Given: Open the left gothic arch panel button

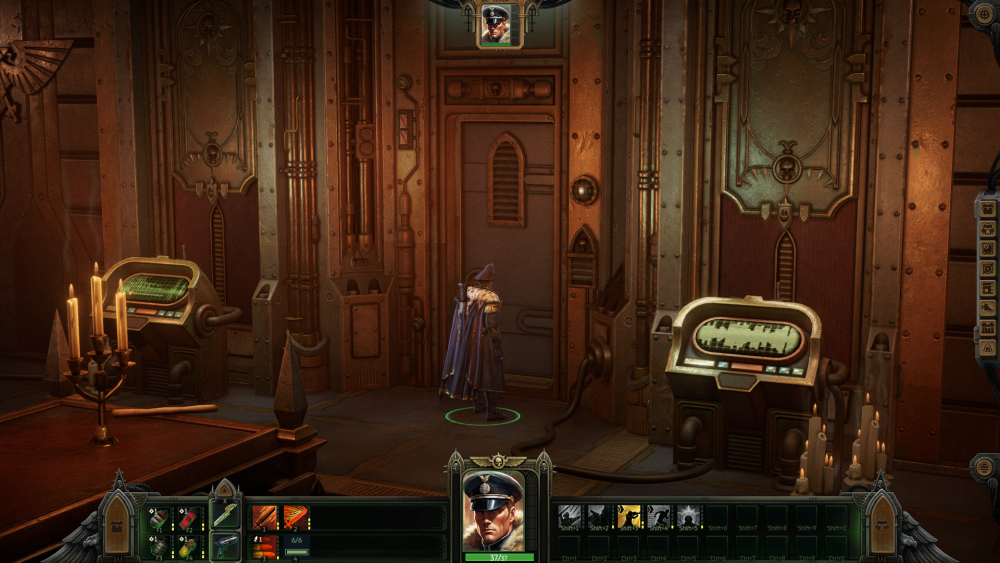Looking at the screenshot, I should 117,523.
